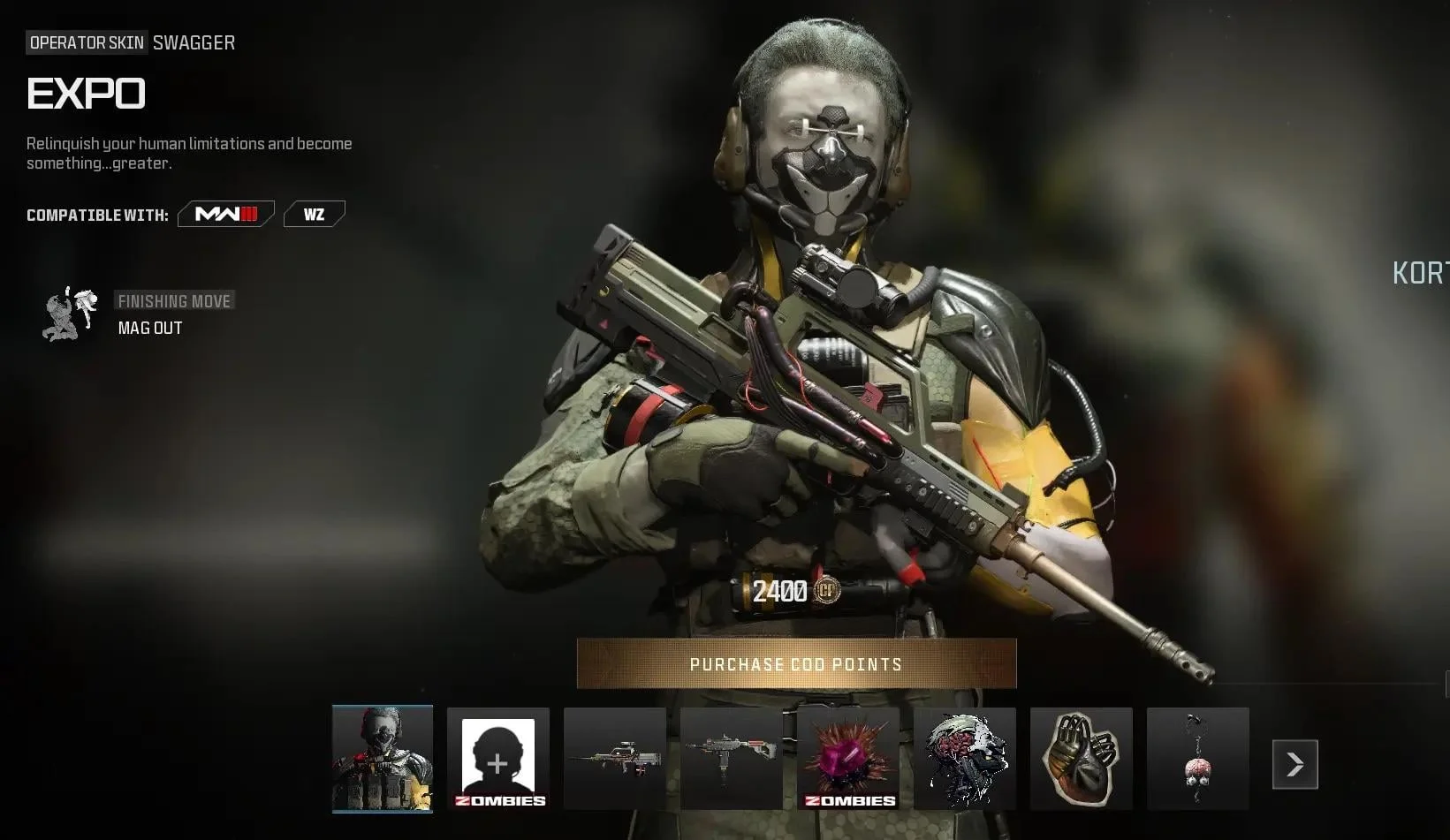Select the brain weapon charm thumbnail
Screen dimensions: 1450x840
1198,758
